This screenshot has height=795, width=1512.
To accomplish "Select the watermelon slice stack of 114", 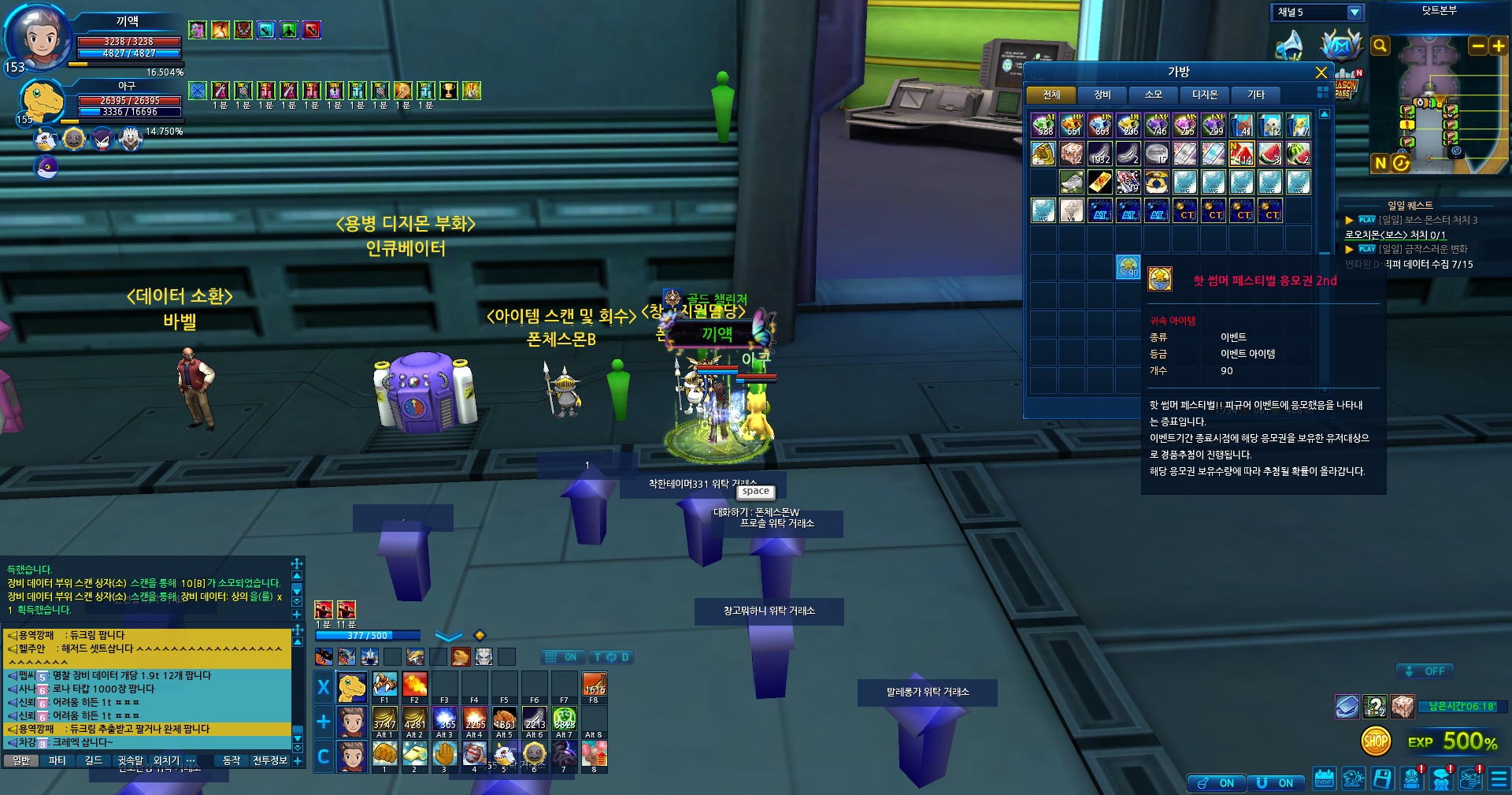I will (x=1242, y=154).
